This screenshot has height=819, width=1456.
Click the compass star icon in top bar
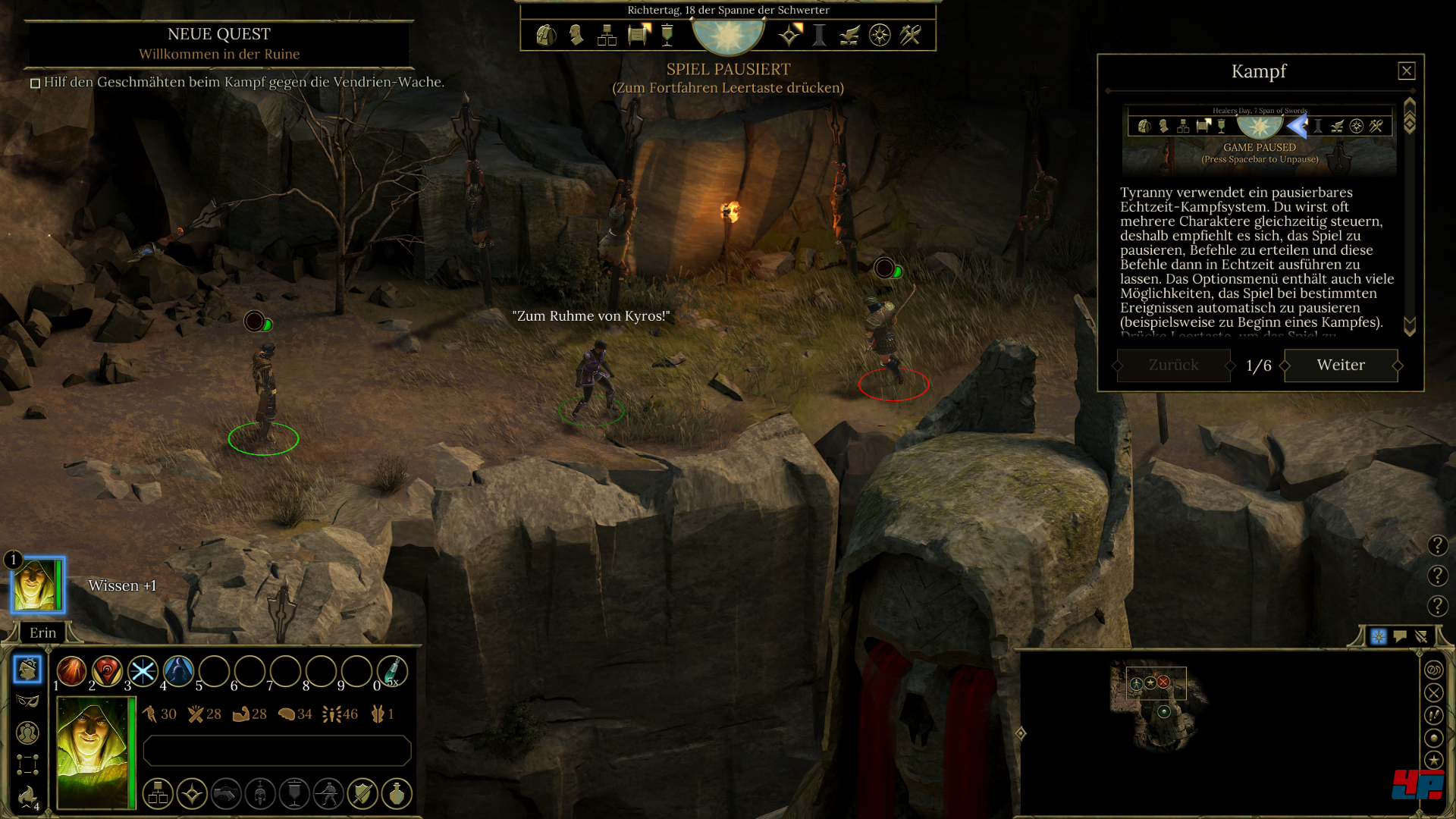point(880,35)
